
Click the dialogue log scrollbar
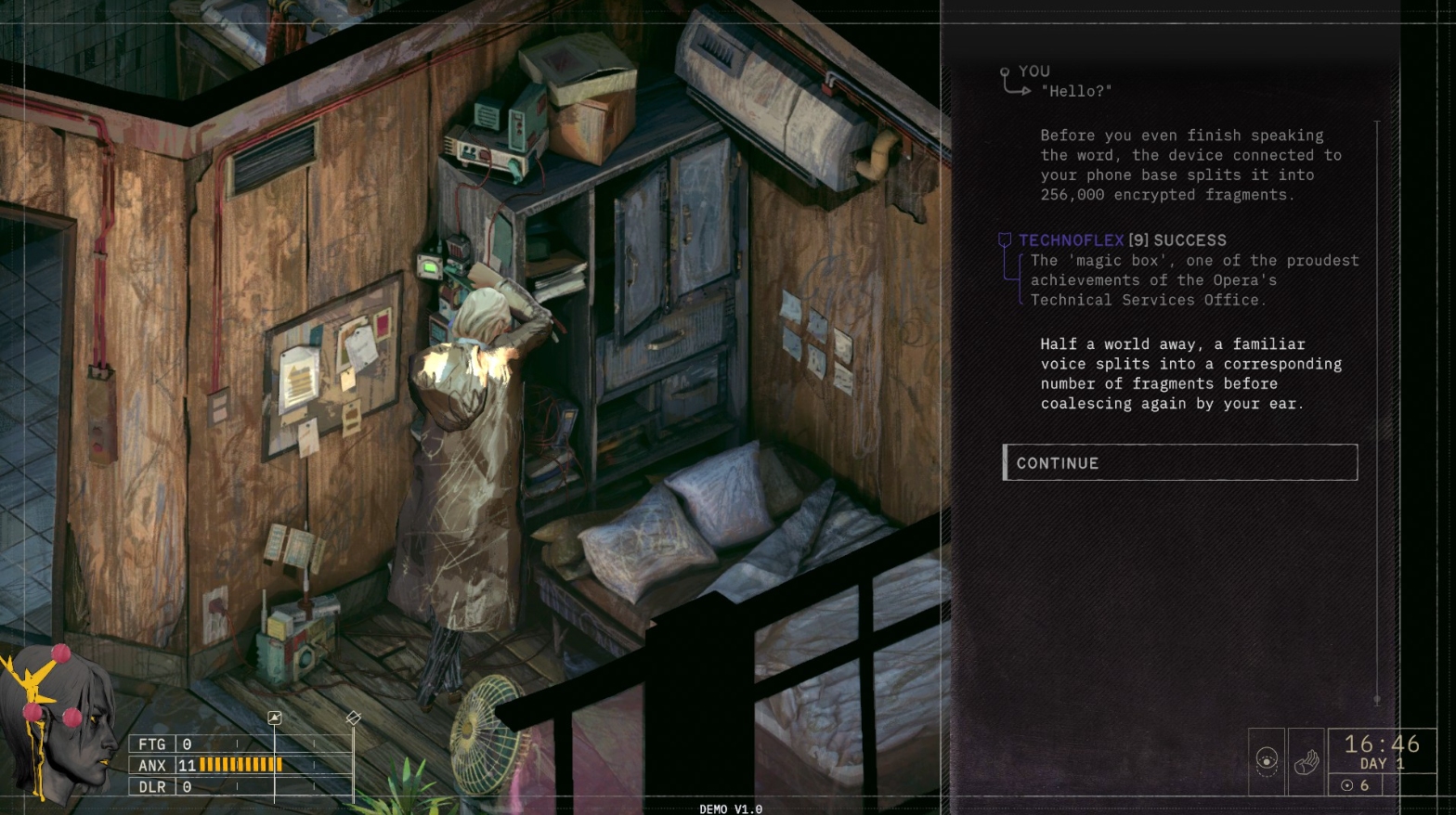[1377, 408]
